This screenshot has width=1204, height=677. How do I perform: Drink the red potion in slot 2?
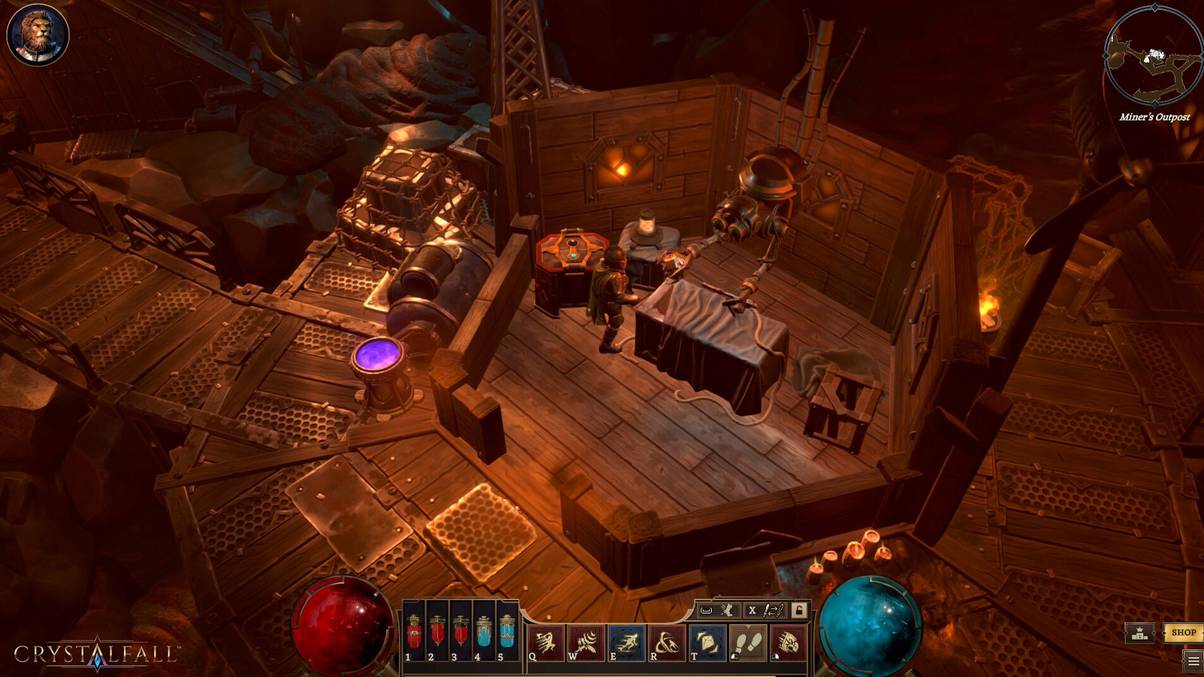(437, 634)
